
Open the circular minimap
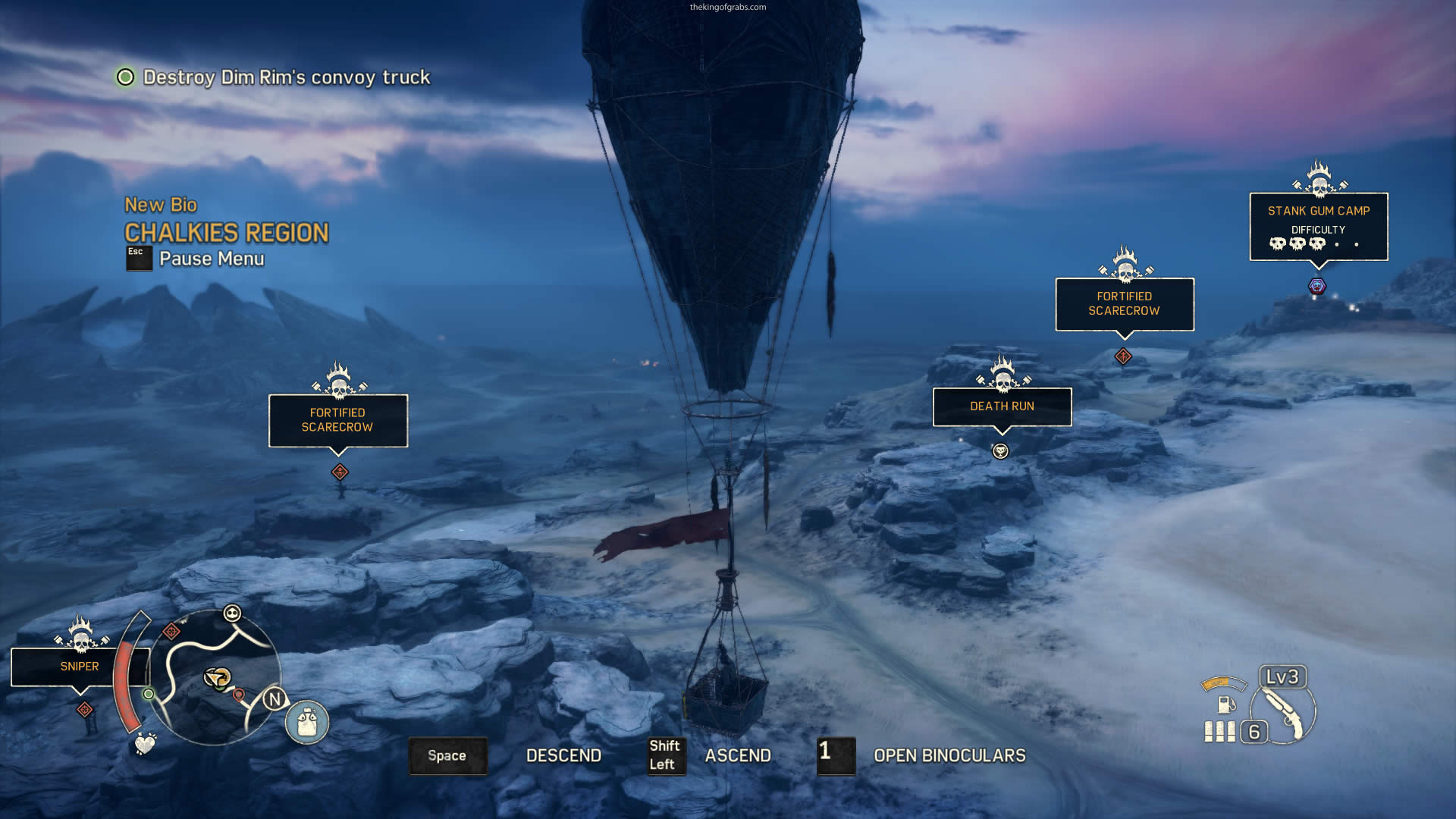(x=216, y=677)
